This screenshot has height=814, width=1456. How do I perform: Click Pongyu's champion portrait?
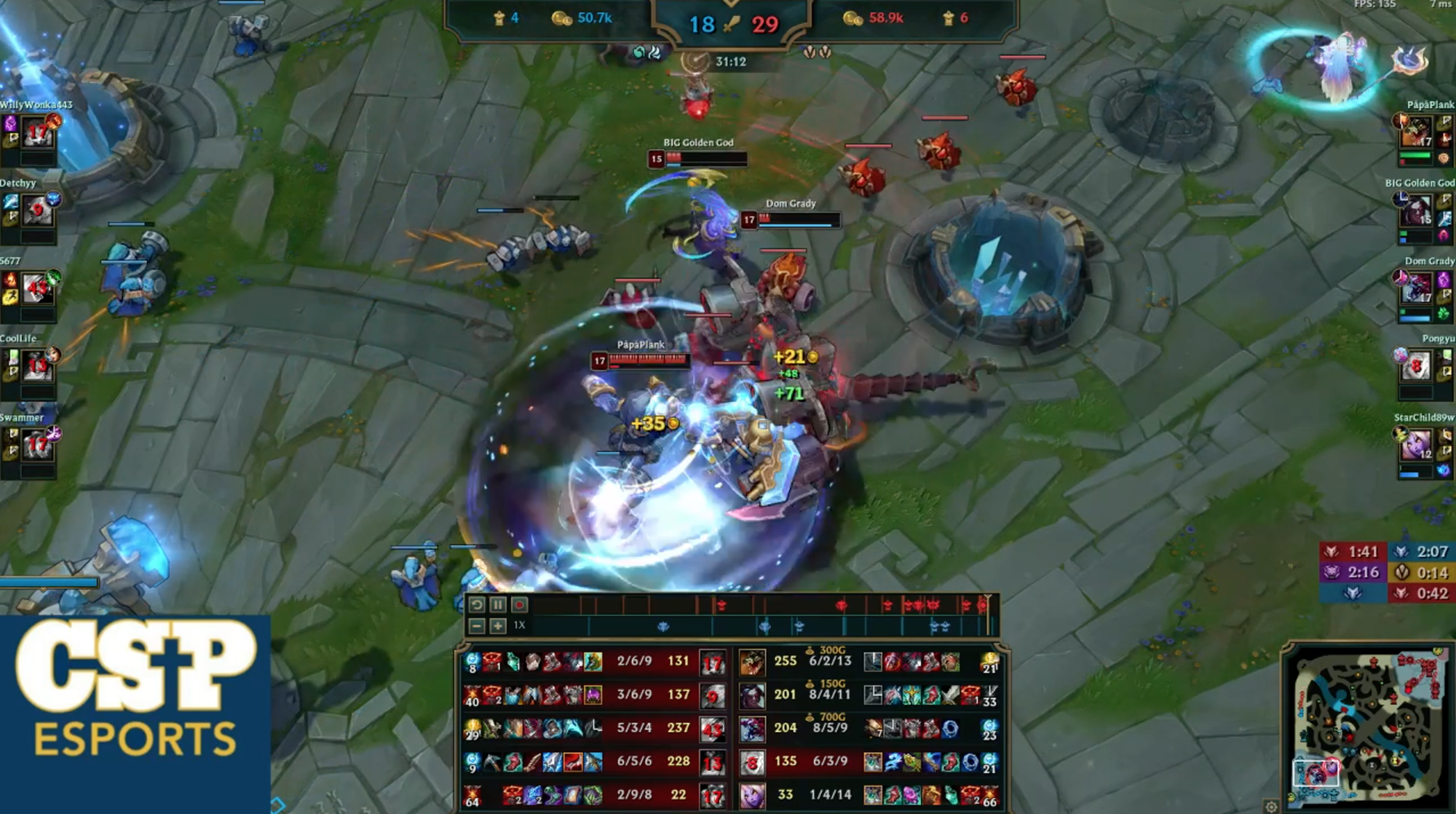1415,366
